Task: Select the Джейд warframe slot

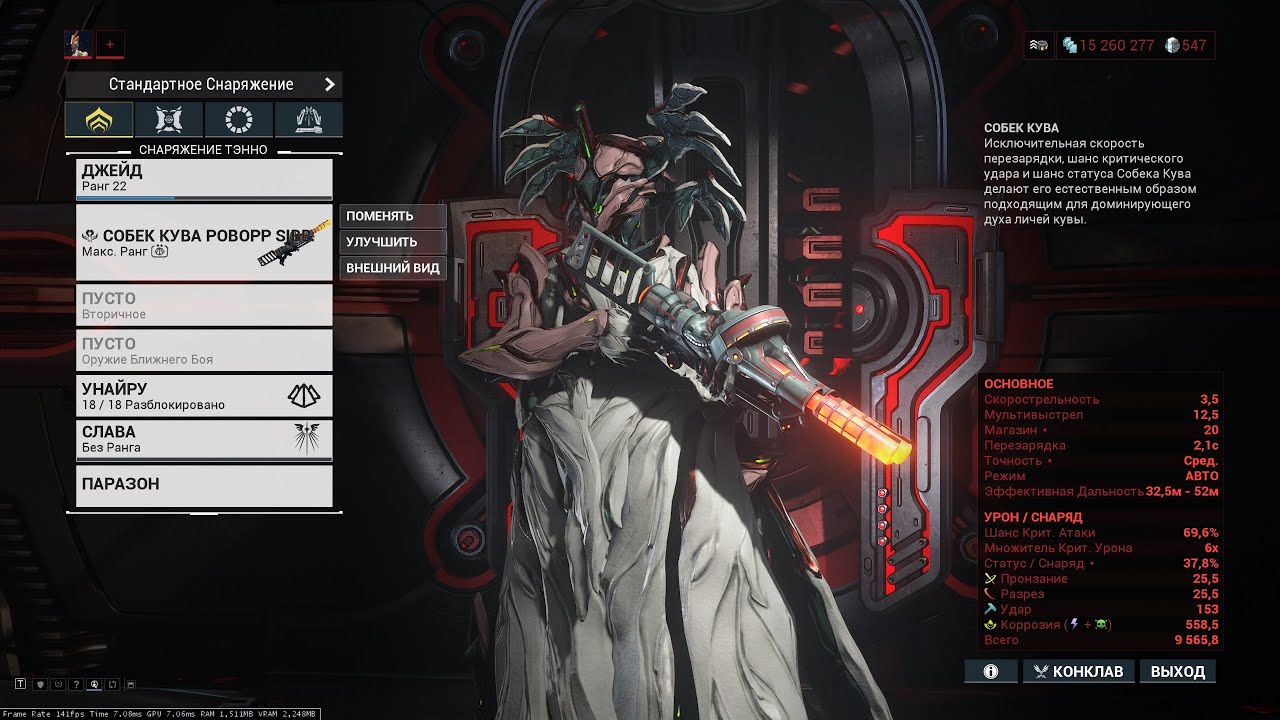Action: coord(204,179)
